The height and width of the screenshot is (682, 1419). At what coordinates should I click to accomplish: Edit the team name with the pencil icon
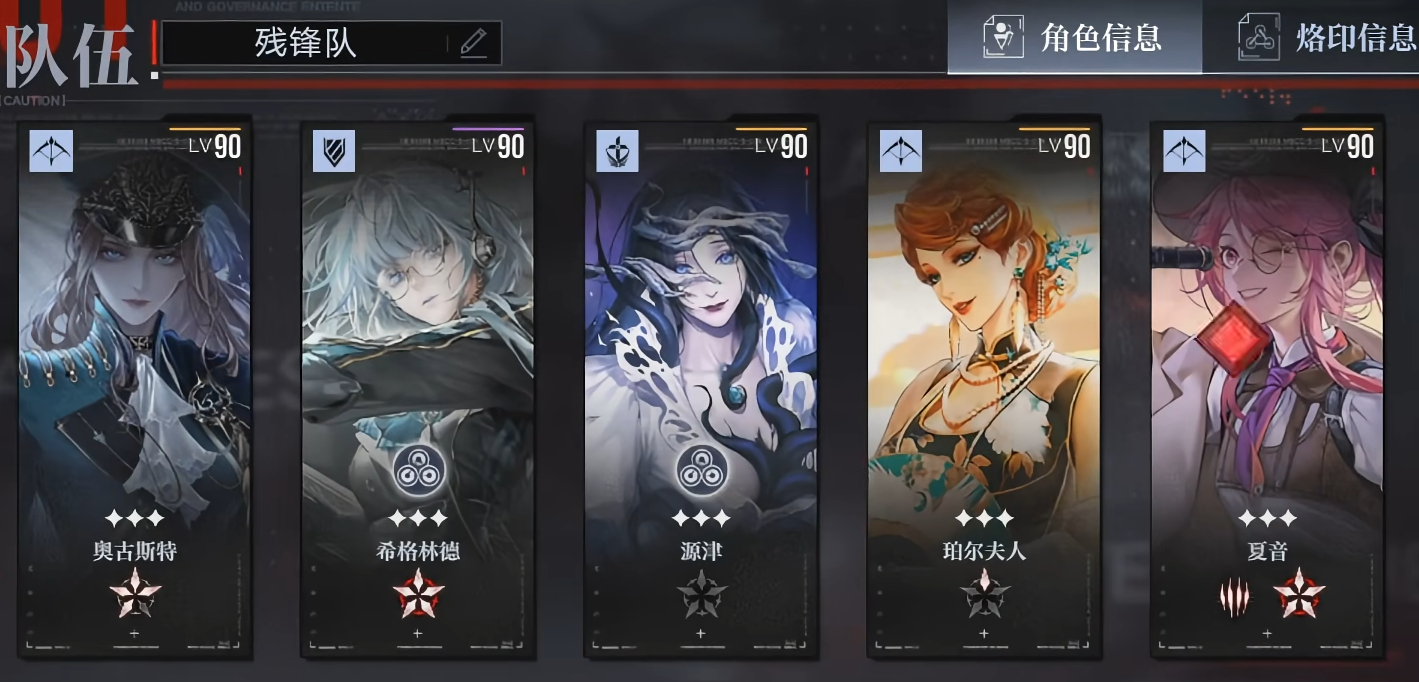click(x=473, y=43)
